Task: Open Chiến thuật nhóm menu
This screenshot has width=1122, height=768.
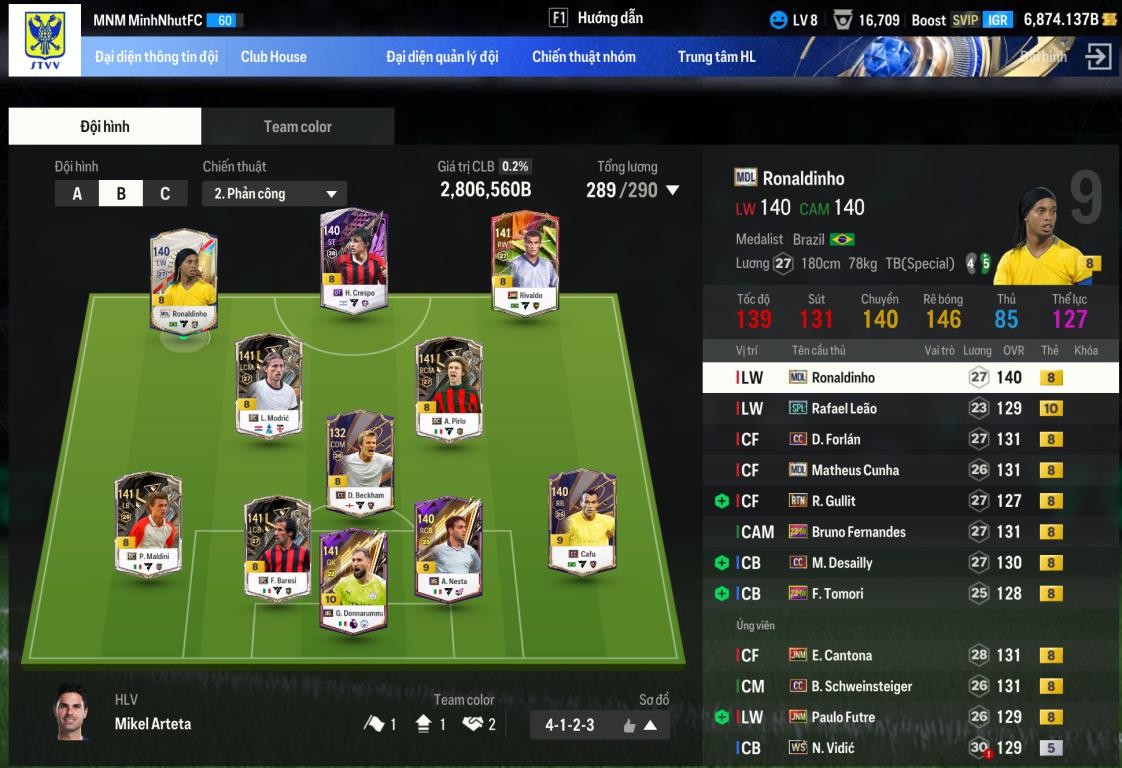Action: pos(584,57)
